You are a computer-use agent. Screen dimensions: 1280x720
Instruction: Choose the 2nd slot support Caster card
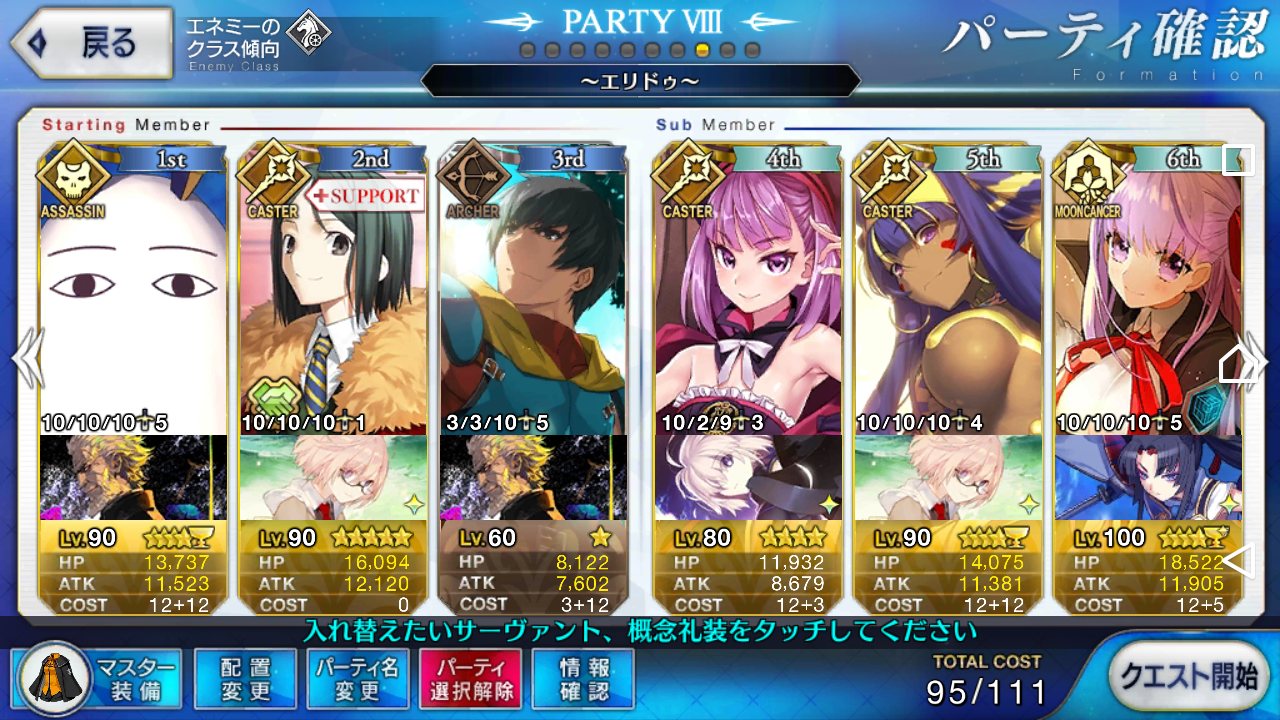click(333, 300)
